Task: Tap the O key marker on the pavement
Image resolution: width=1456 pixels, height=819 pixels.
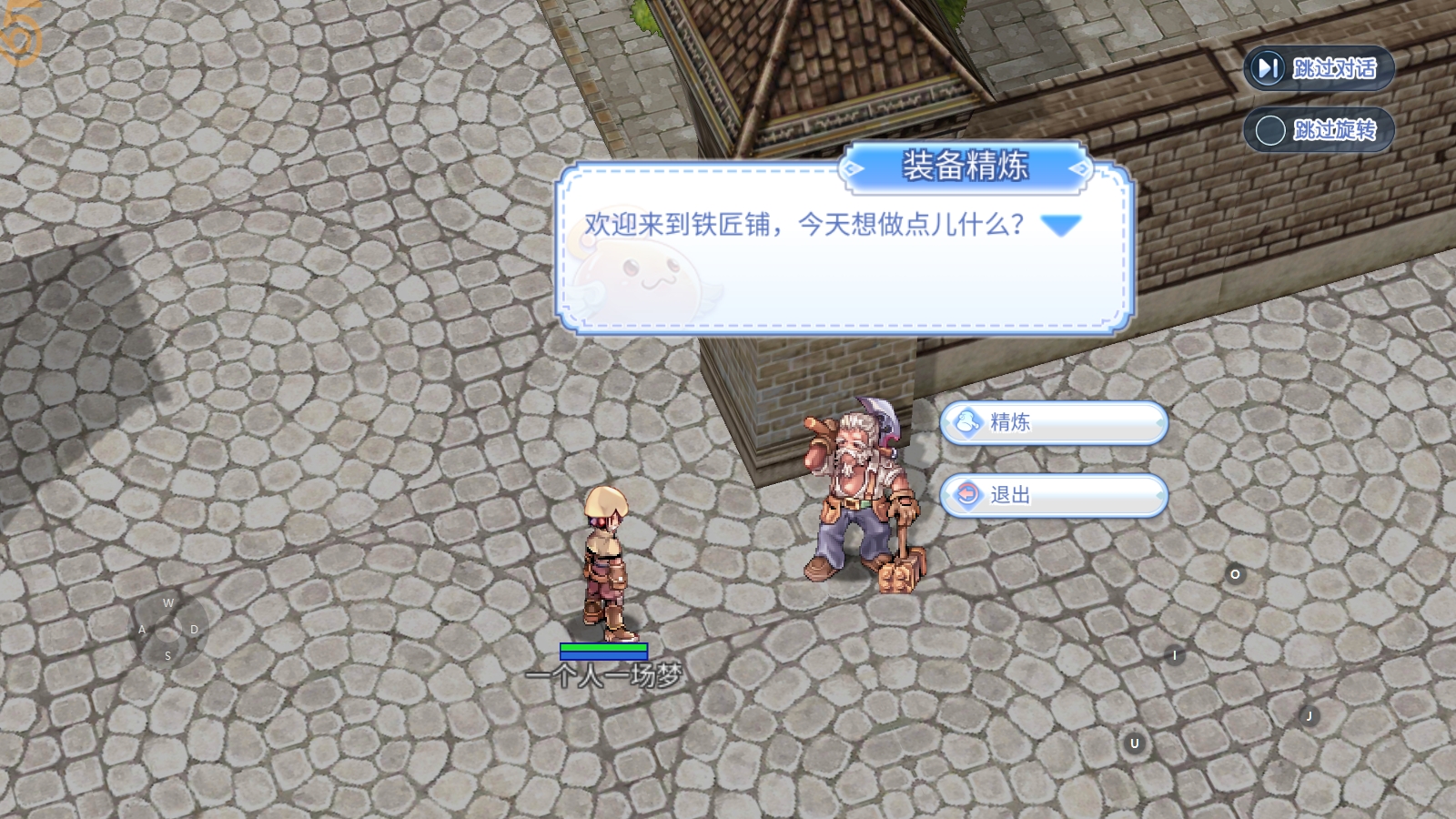Action: coord(1235,575)
